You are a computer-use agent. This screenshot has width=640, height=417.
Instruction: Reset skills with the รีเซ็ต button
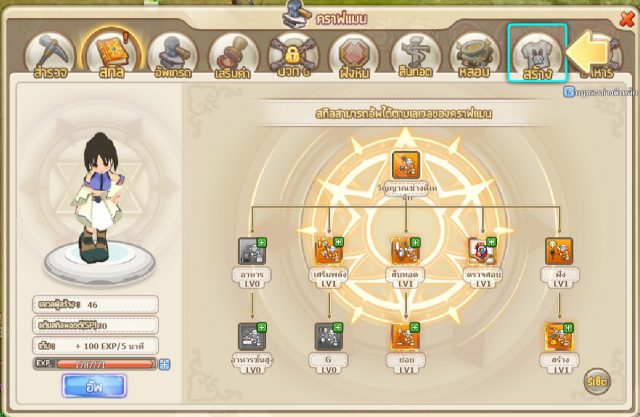(598, 381)
